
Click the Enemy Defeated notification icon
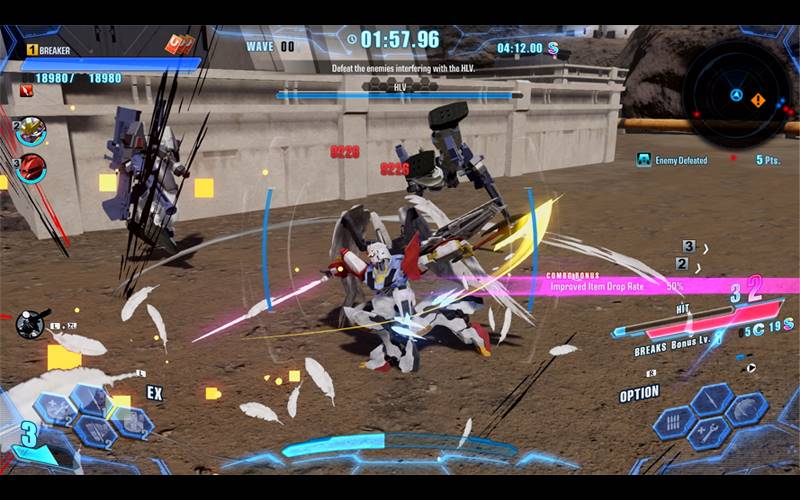pyautogui.click(x=644, y=159)
